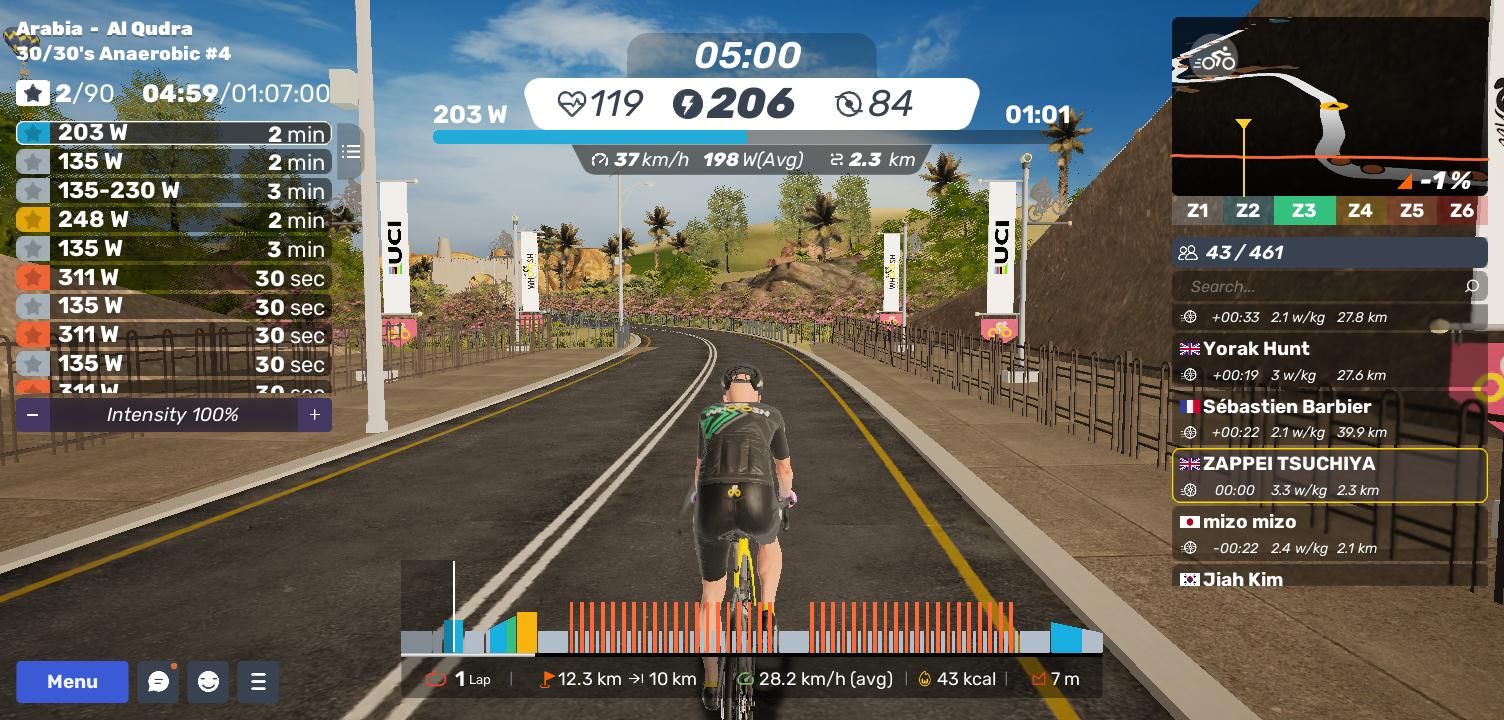Select mizo mizo in the riders list
This screenshot has height=720, width=1504.
1328,533
